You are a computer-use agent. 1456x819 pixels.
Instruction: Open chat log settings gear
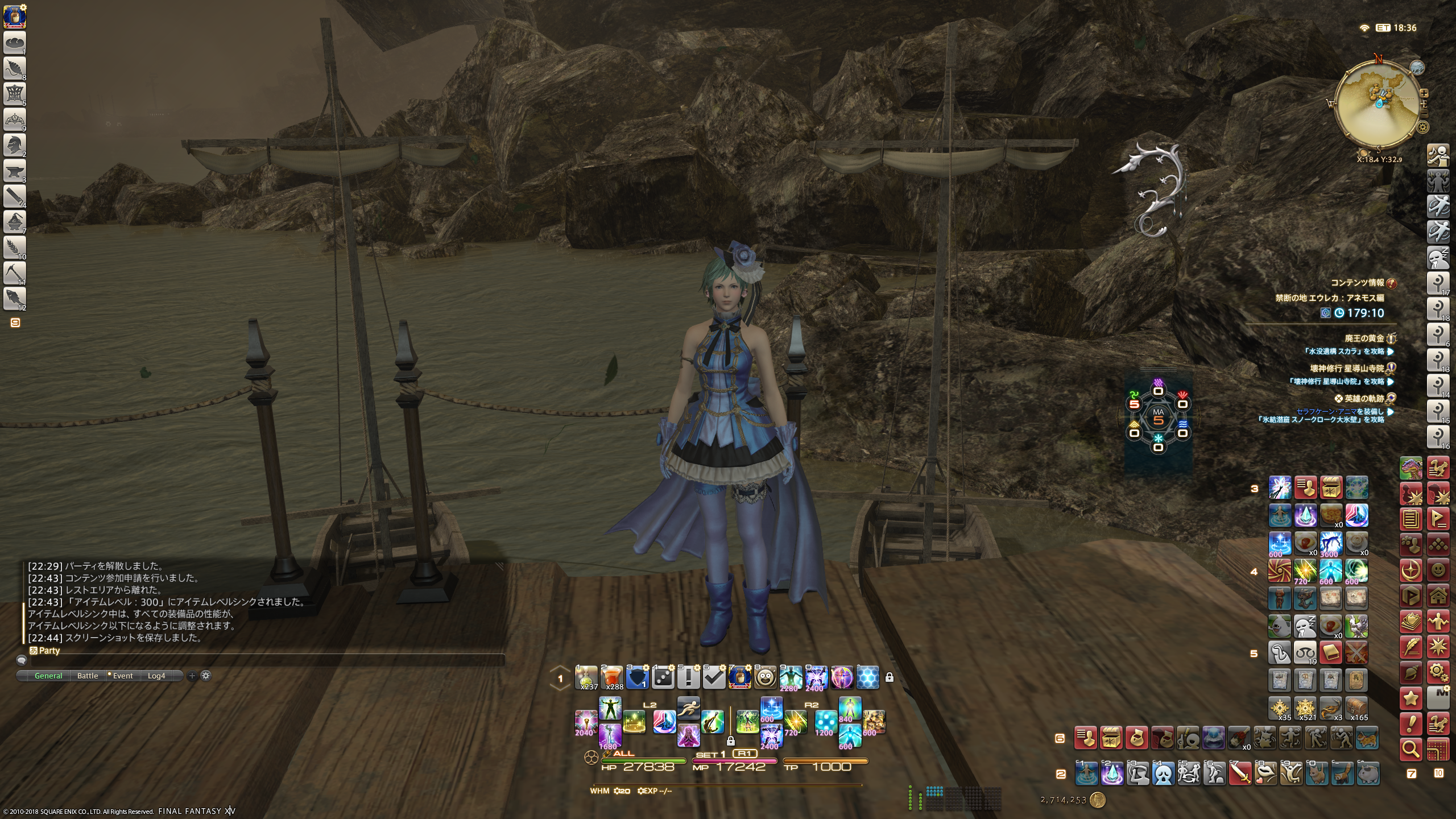pos(206,676)
